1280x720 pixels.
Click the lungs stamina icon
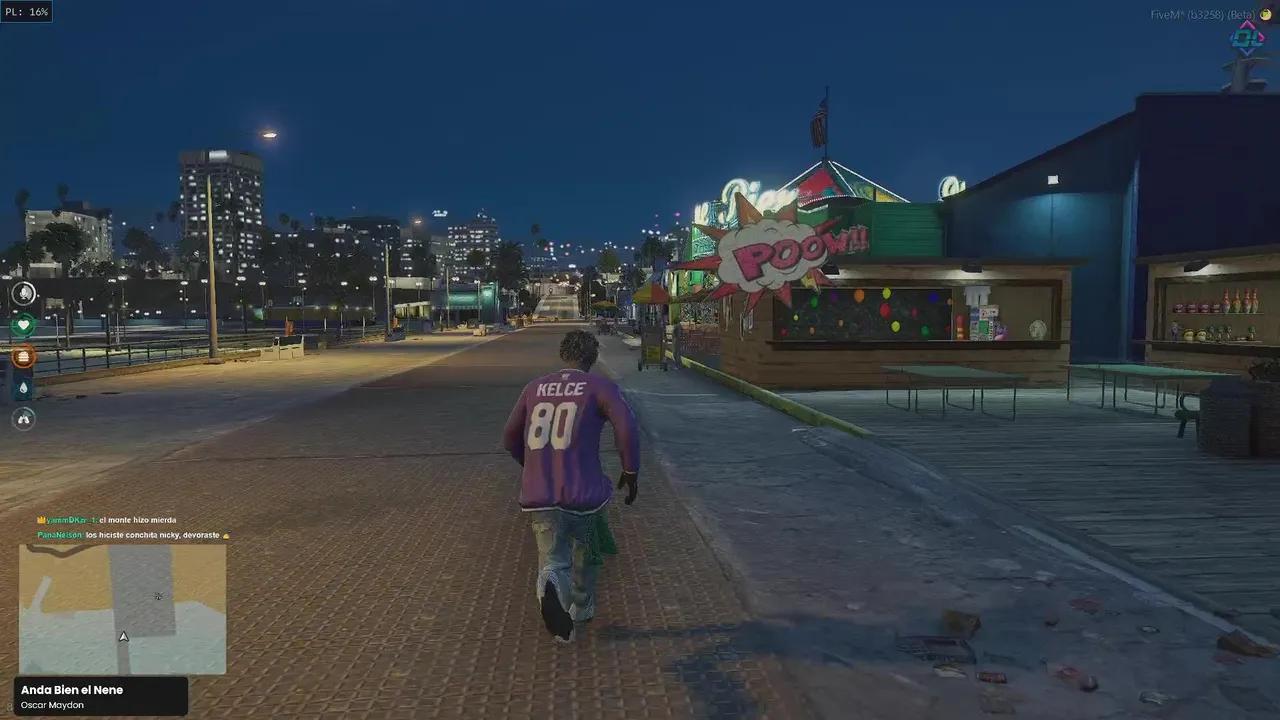click(x=23, y=419)
